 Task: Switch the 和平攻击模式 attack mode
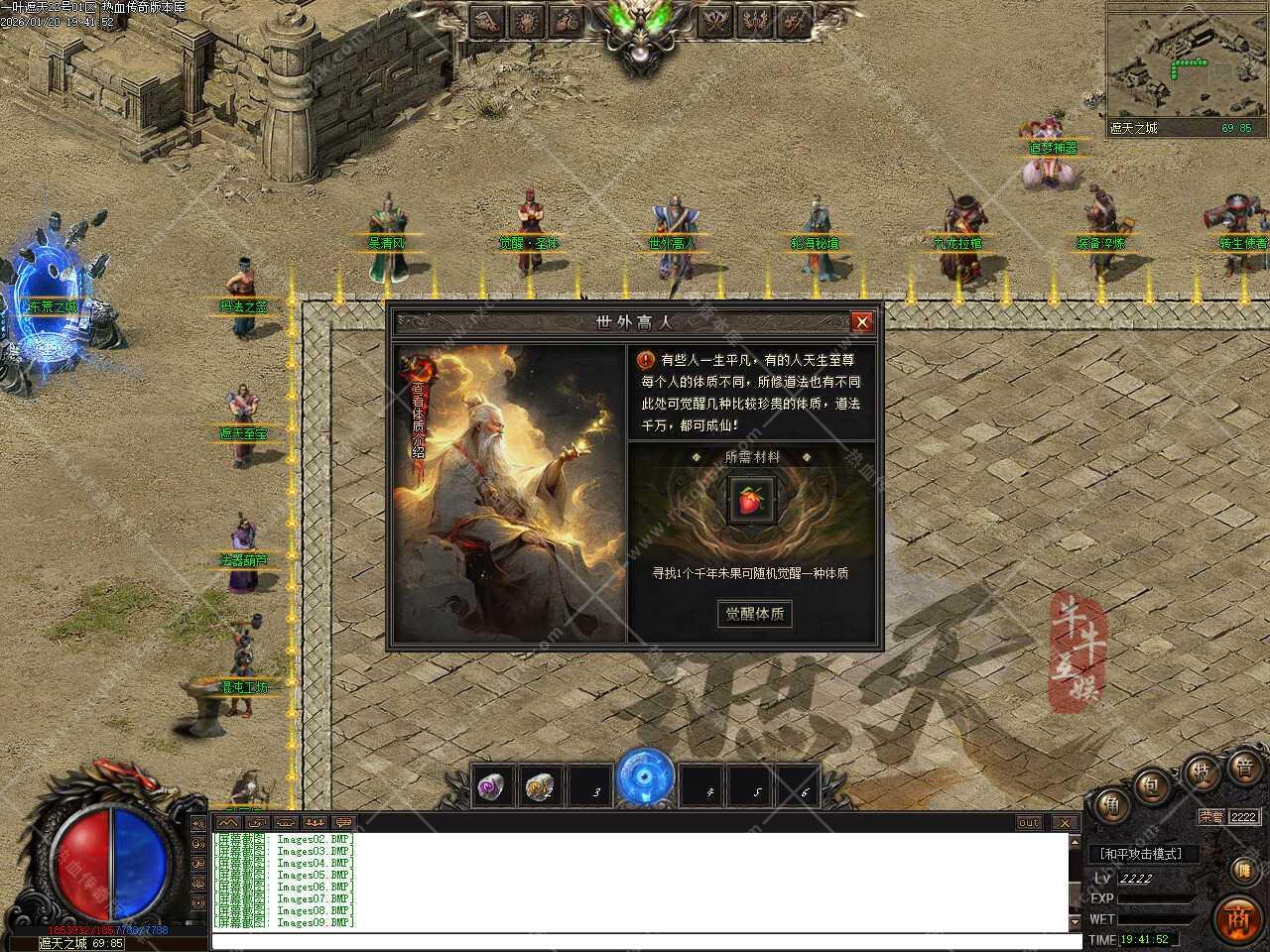(1143, 853)
